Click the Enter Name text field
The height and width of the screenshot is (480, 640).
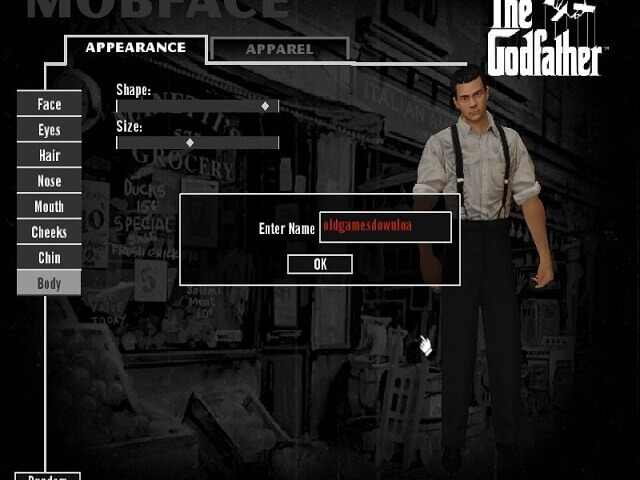[385, 227]
